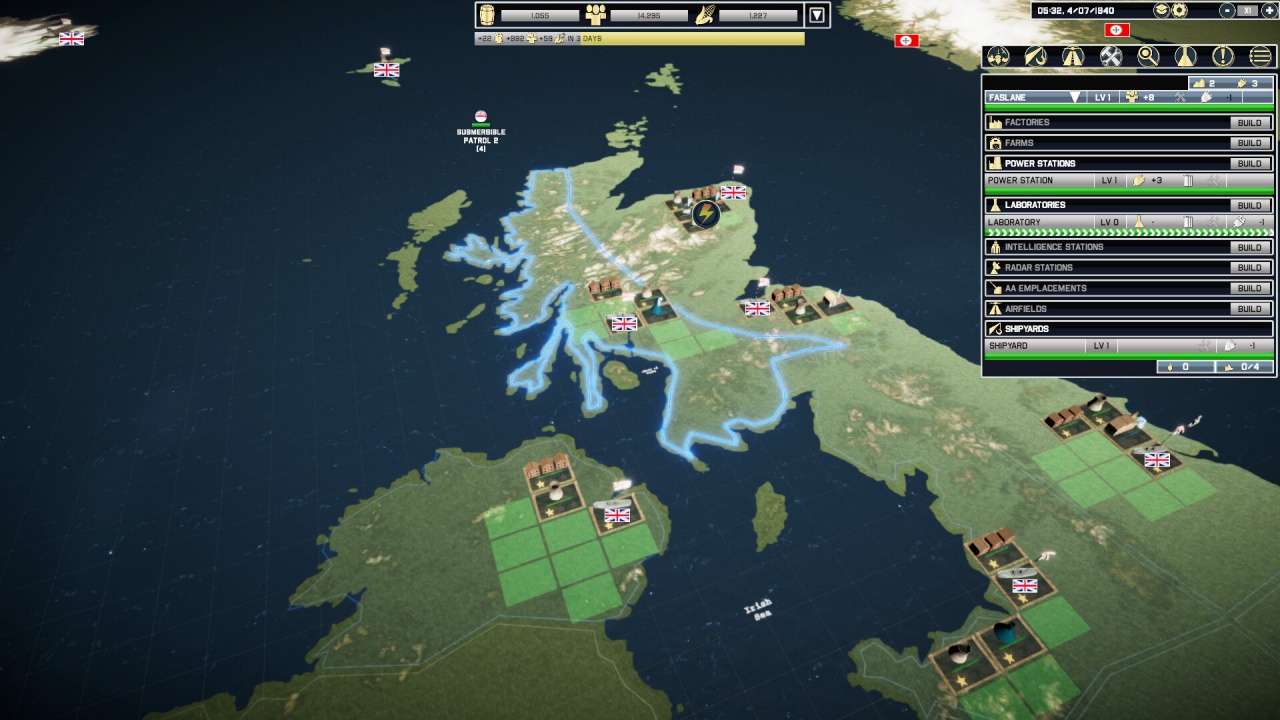Increase game speed with the plus button
The image size is (1280, 720).
tap(1267, 10)
